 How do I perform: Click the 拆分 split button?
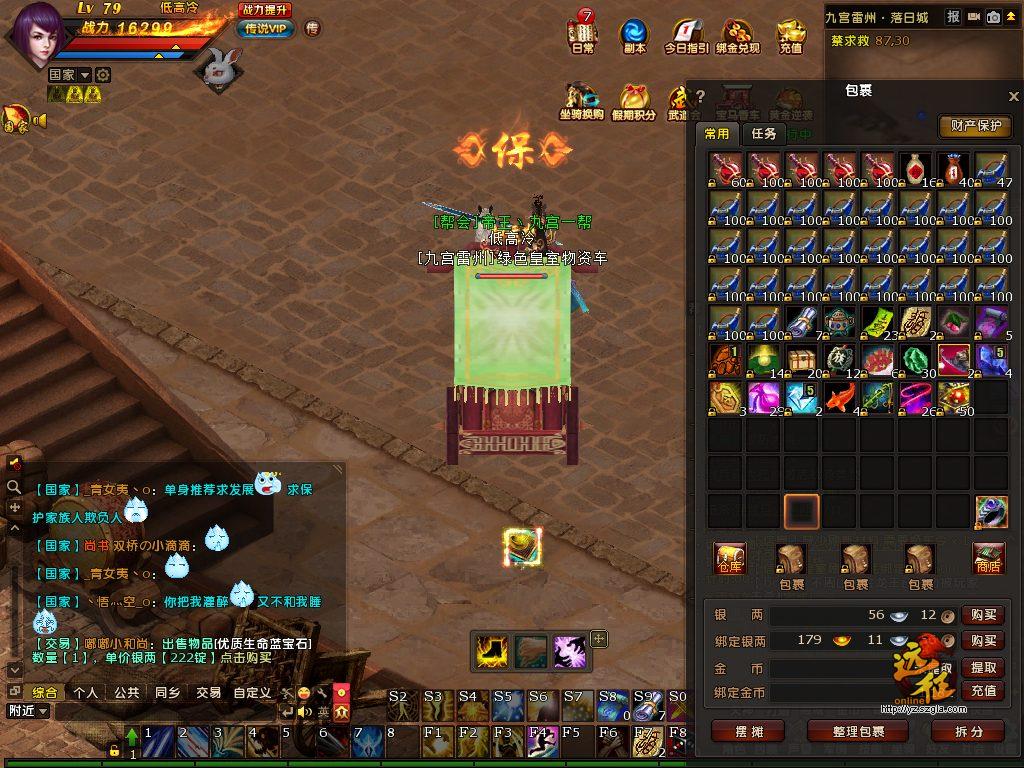(968, 731)
